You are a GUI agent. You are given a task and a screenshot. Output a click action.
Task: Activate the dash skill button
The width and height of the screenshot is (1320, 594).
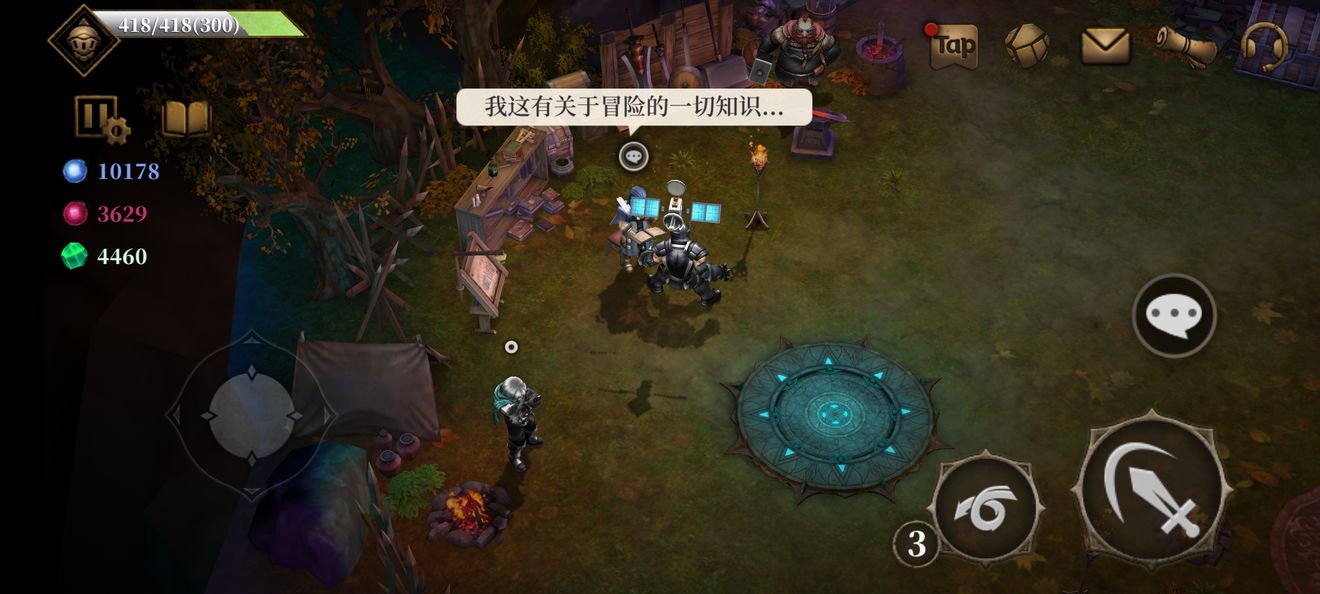985,508
